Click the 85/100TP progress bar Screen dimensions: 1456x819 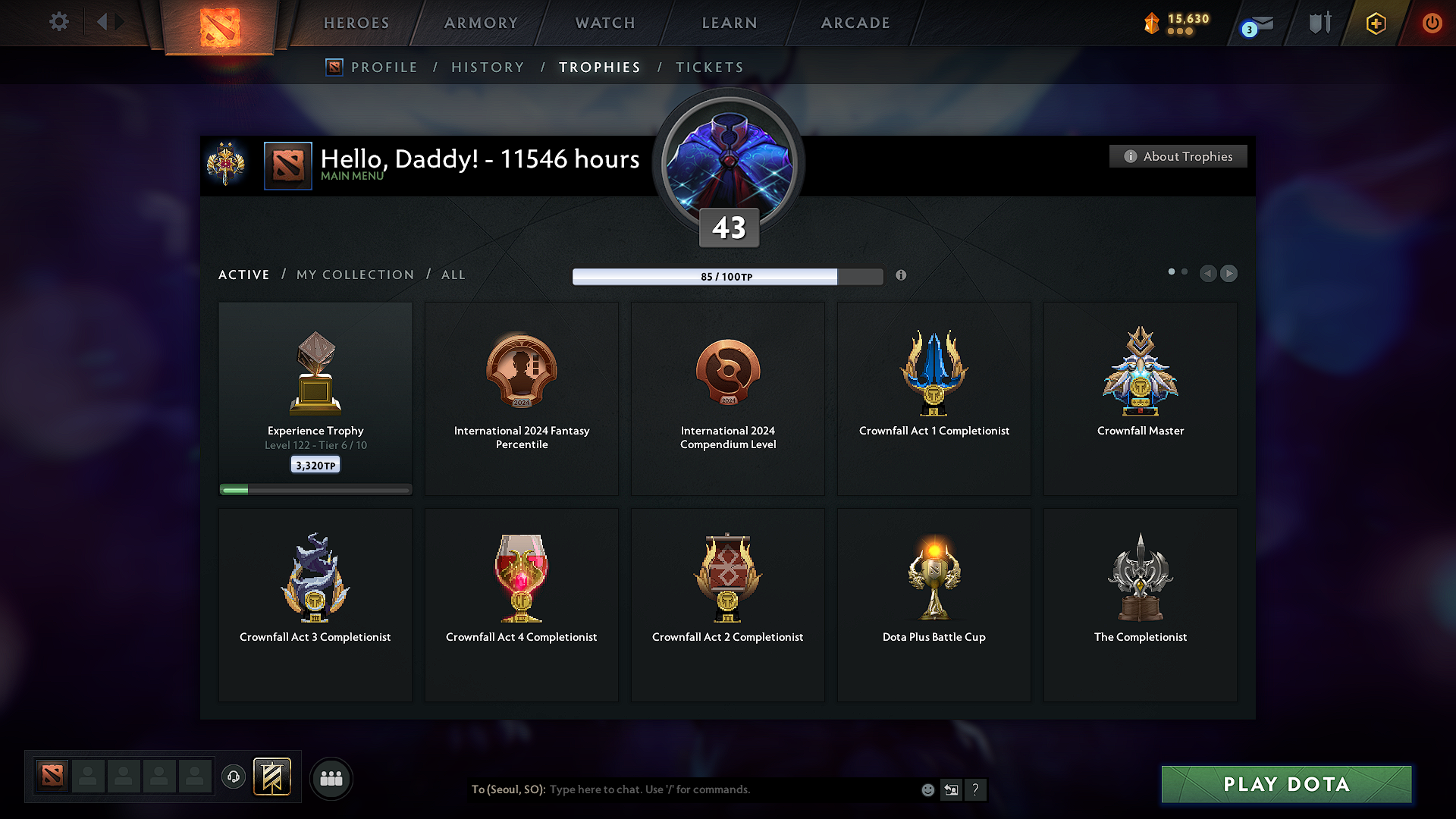point(728,276)
